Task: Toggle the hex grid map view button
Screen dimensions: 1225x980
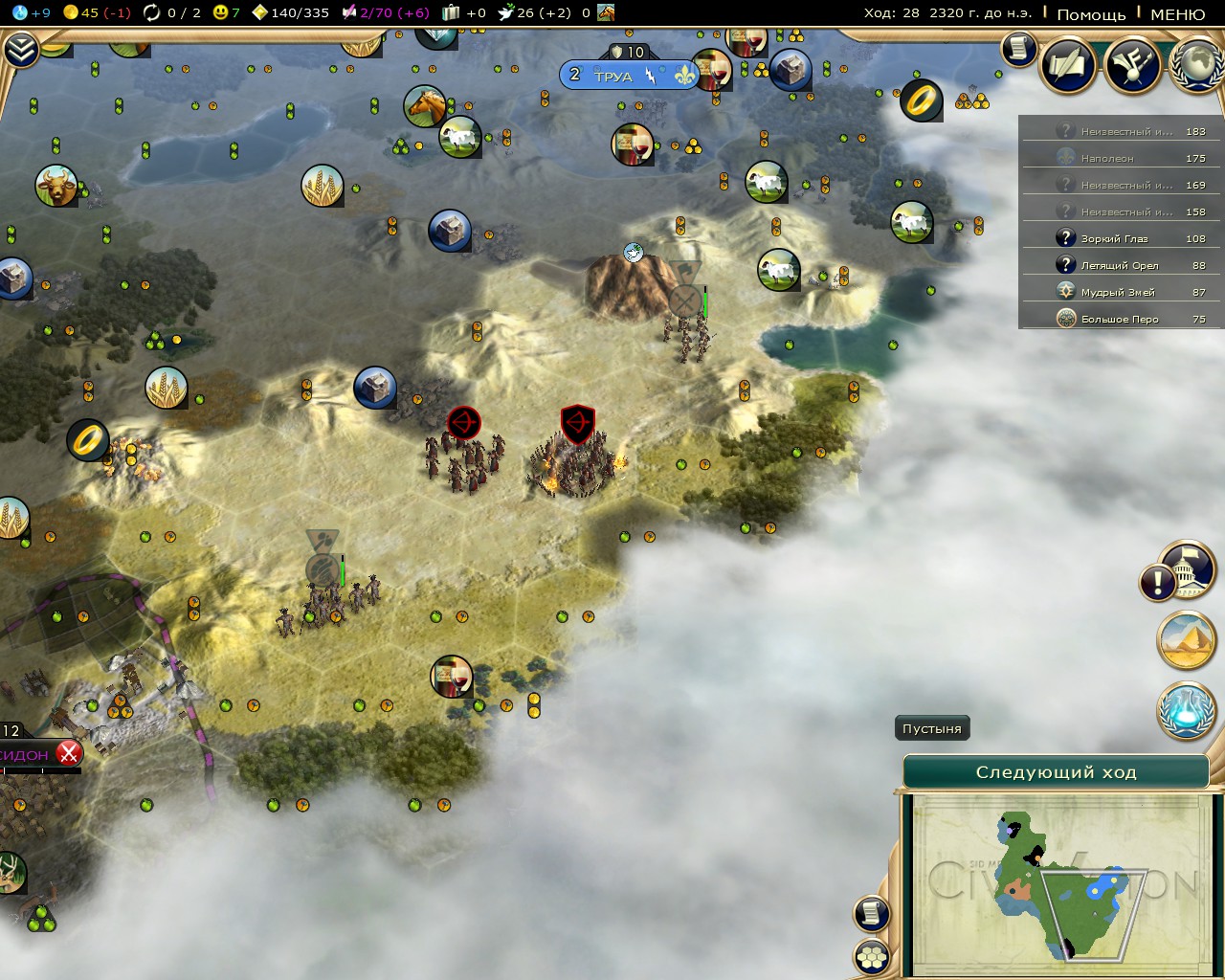Action: [872, 956]
